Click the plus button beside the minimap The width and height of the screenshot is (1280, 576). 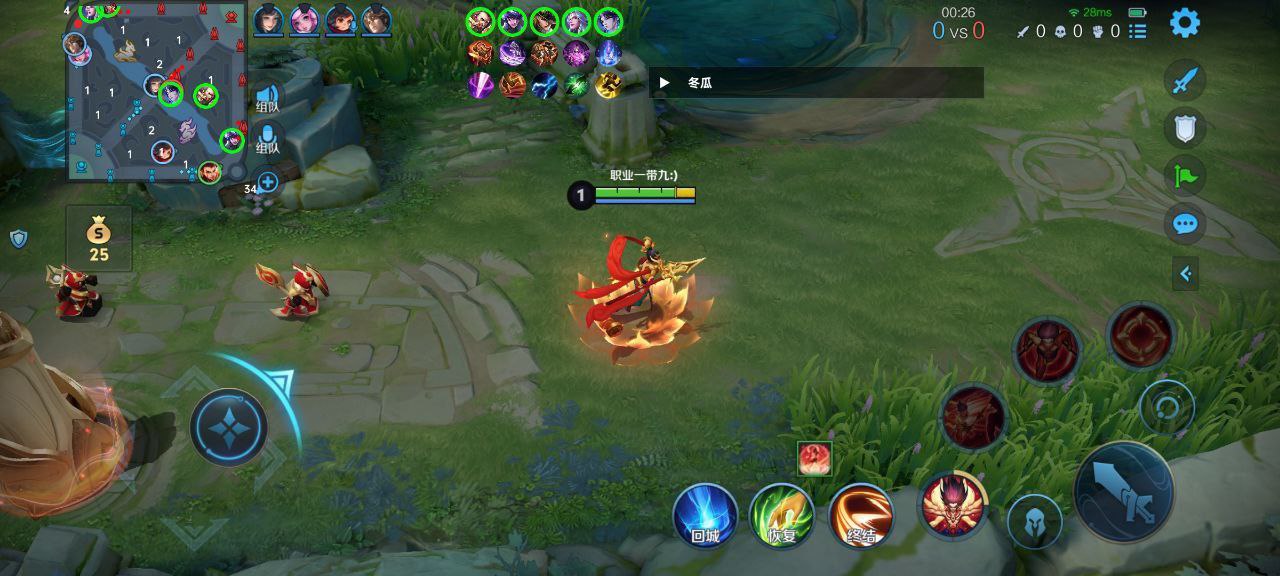click(x=268, y=182)
